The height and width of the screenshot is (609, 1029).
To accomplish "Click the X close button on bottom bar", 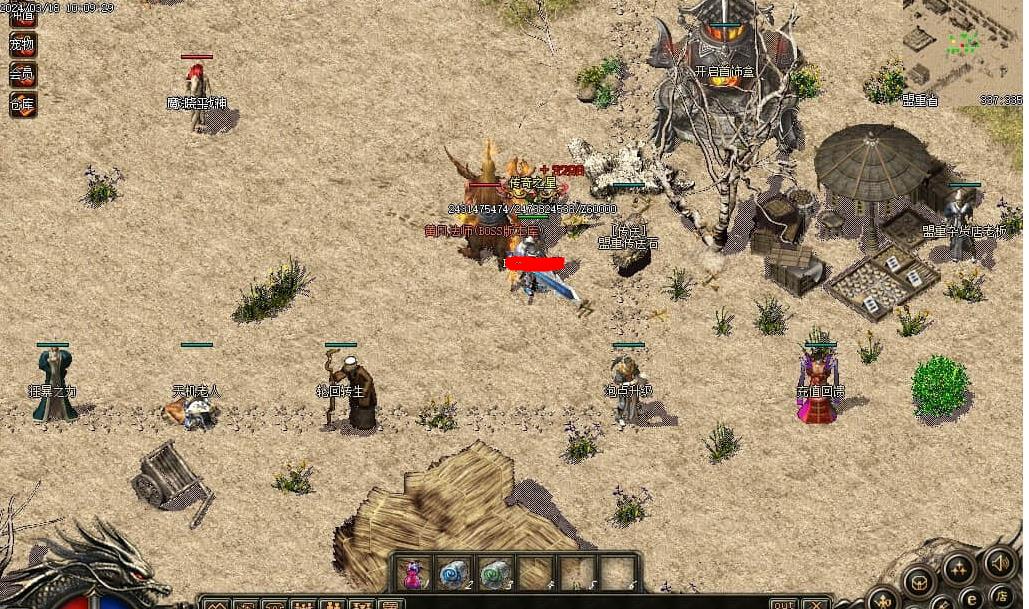I will [816, 603].
